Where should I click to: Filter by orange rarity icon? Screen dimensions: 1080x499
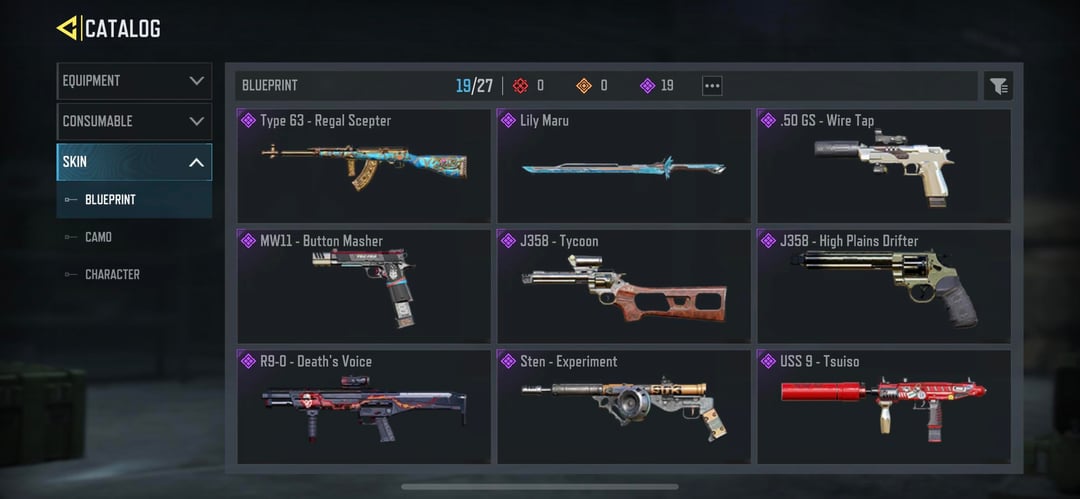coord(584,86)
